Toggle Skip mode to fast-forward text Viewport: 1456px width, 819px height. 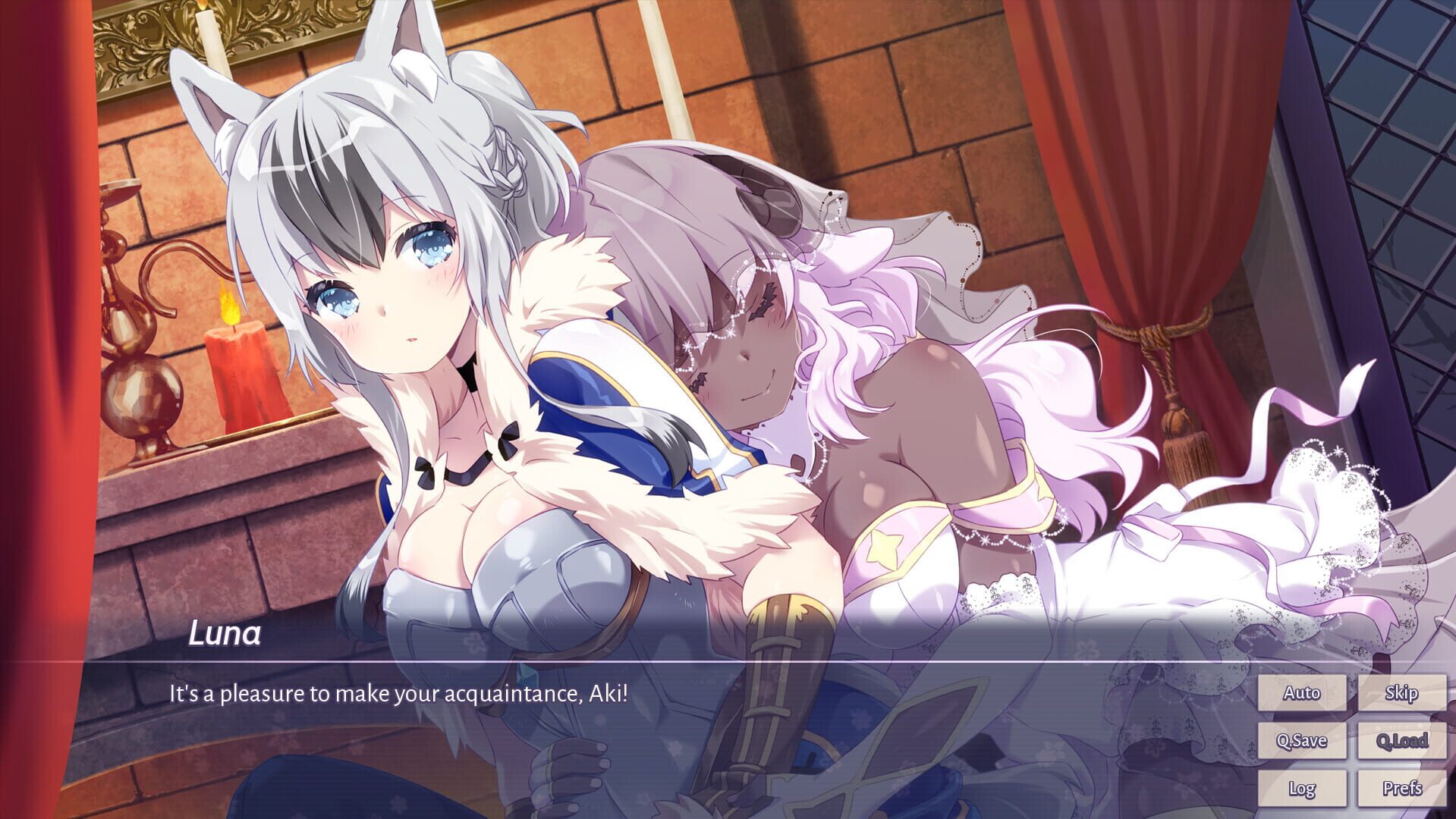[1403, 692]
